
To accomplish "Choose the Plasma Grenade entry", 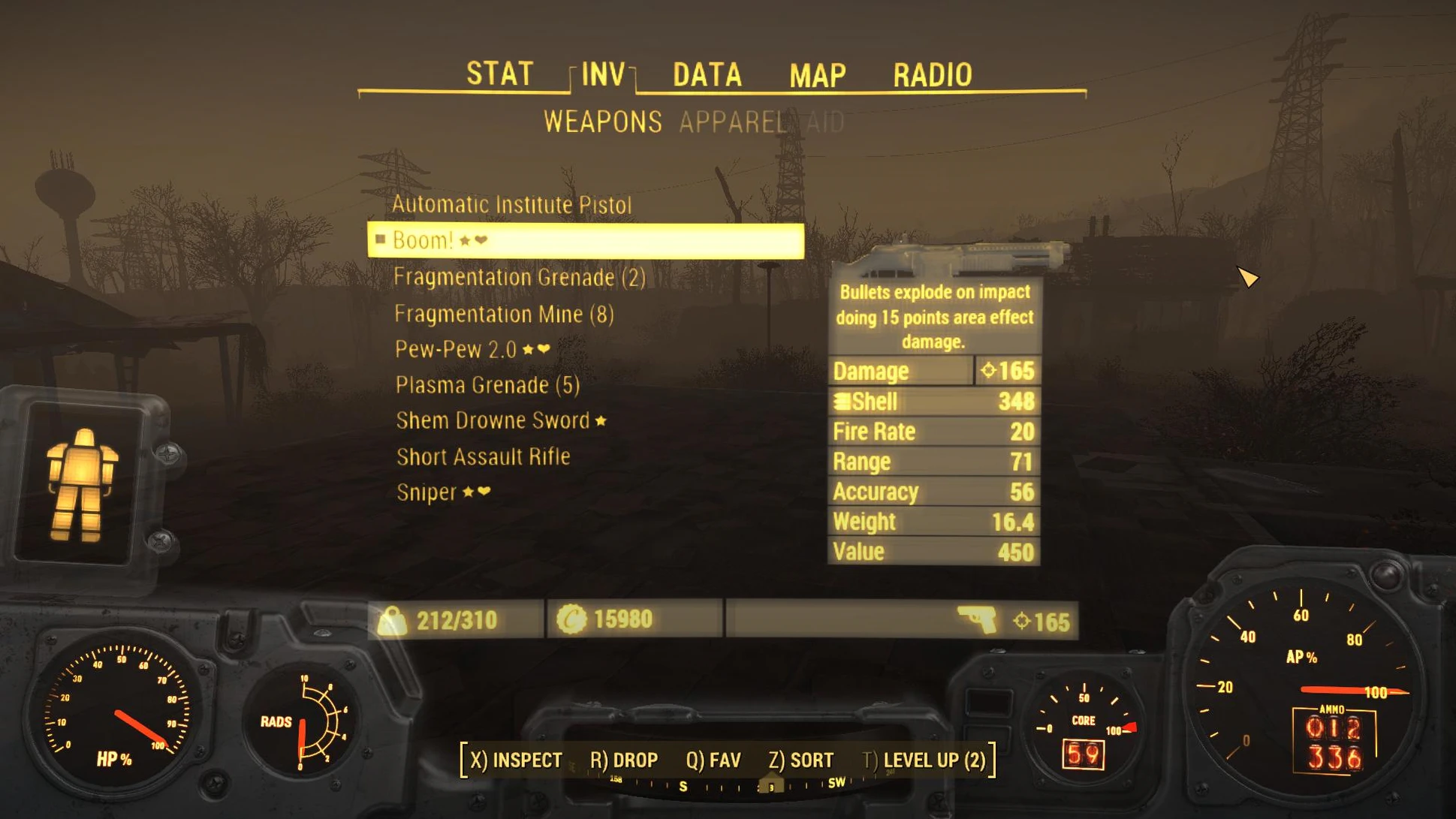I will [487, 385].
